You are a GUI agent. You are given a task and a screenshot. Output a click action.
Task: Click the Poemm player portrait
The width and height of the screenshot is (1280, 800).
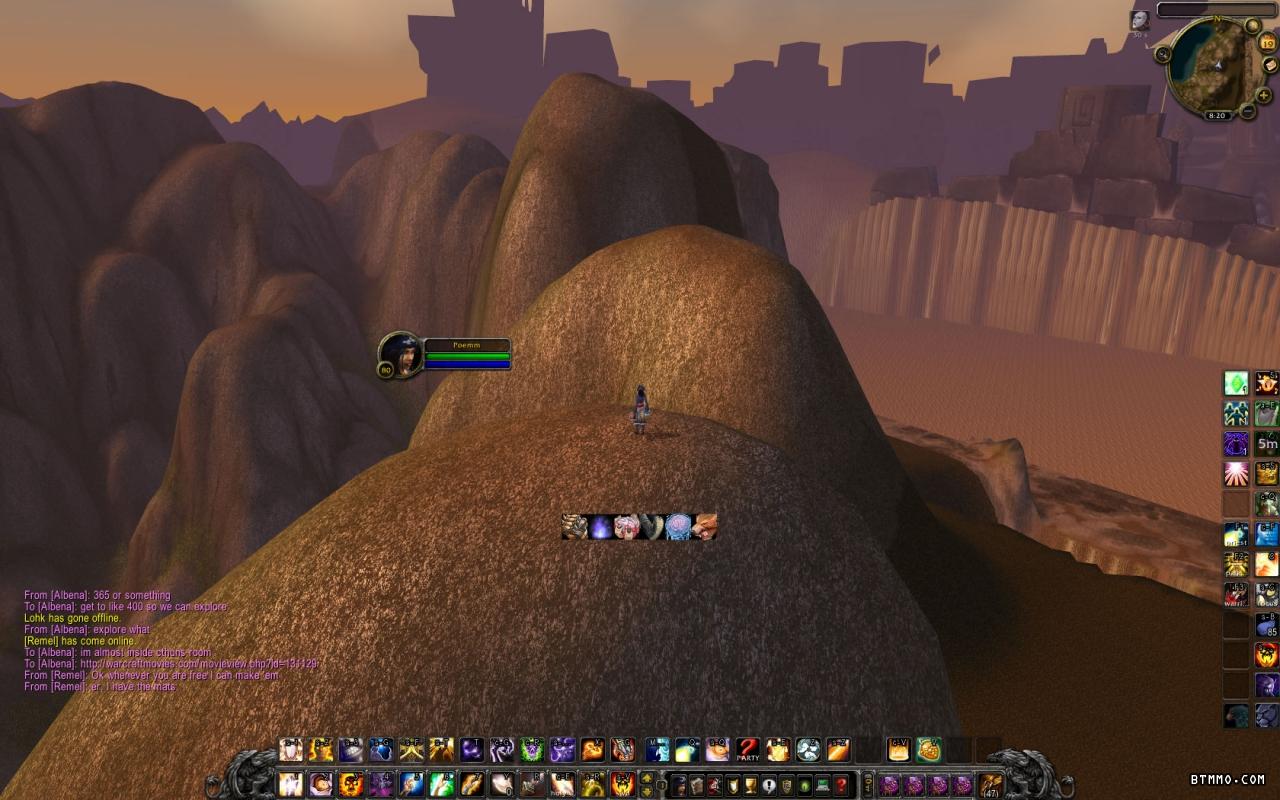pyautogui.click(x=401, y=354)
